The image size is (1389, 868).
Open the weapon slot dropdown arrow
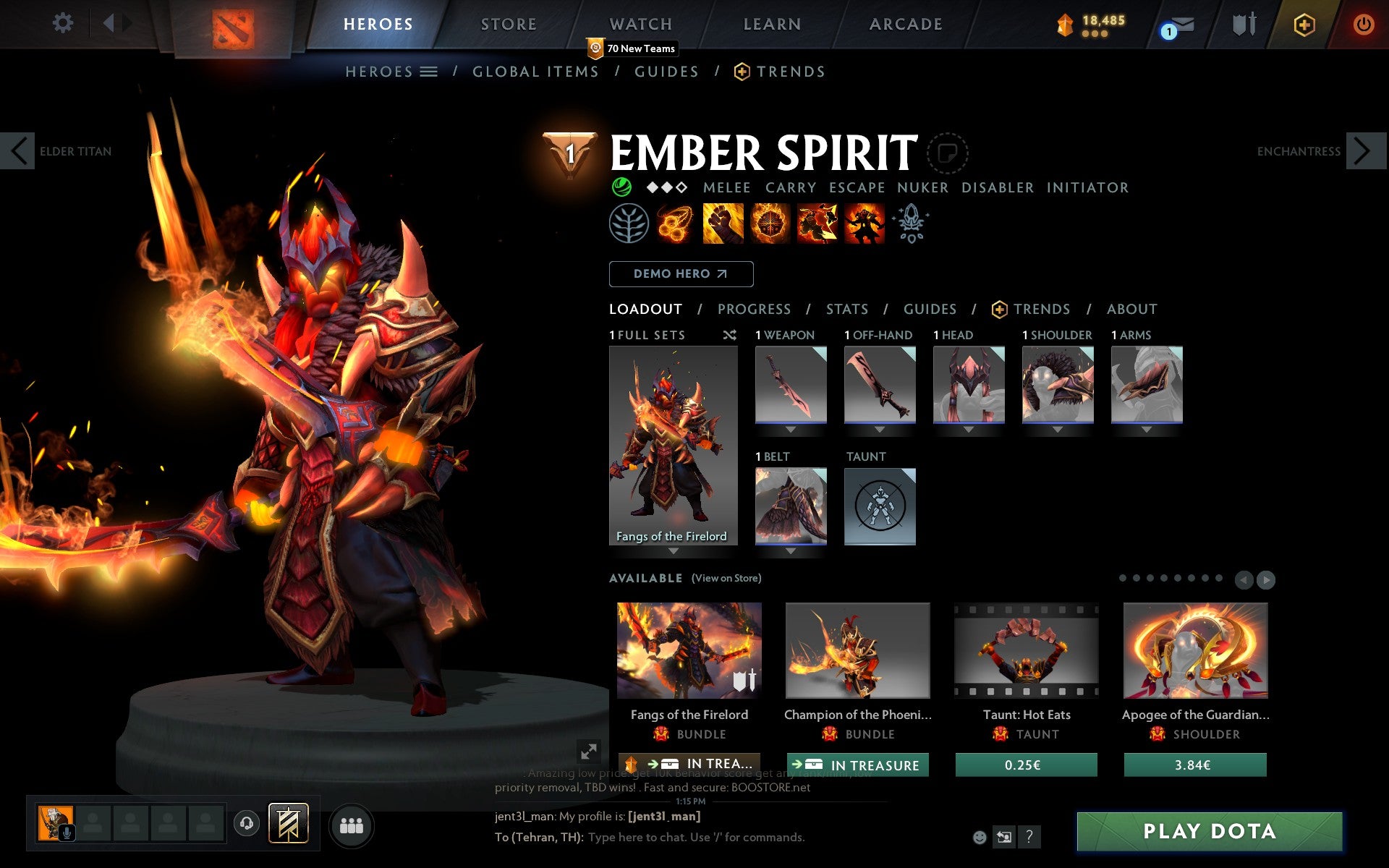[x=791, y=428]
